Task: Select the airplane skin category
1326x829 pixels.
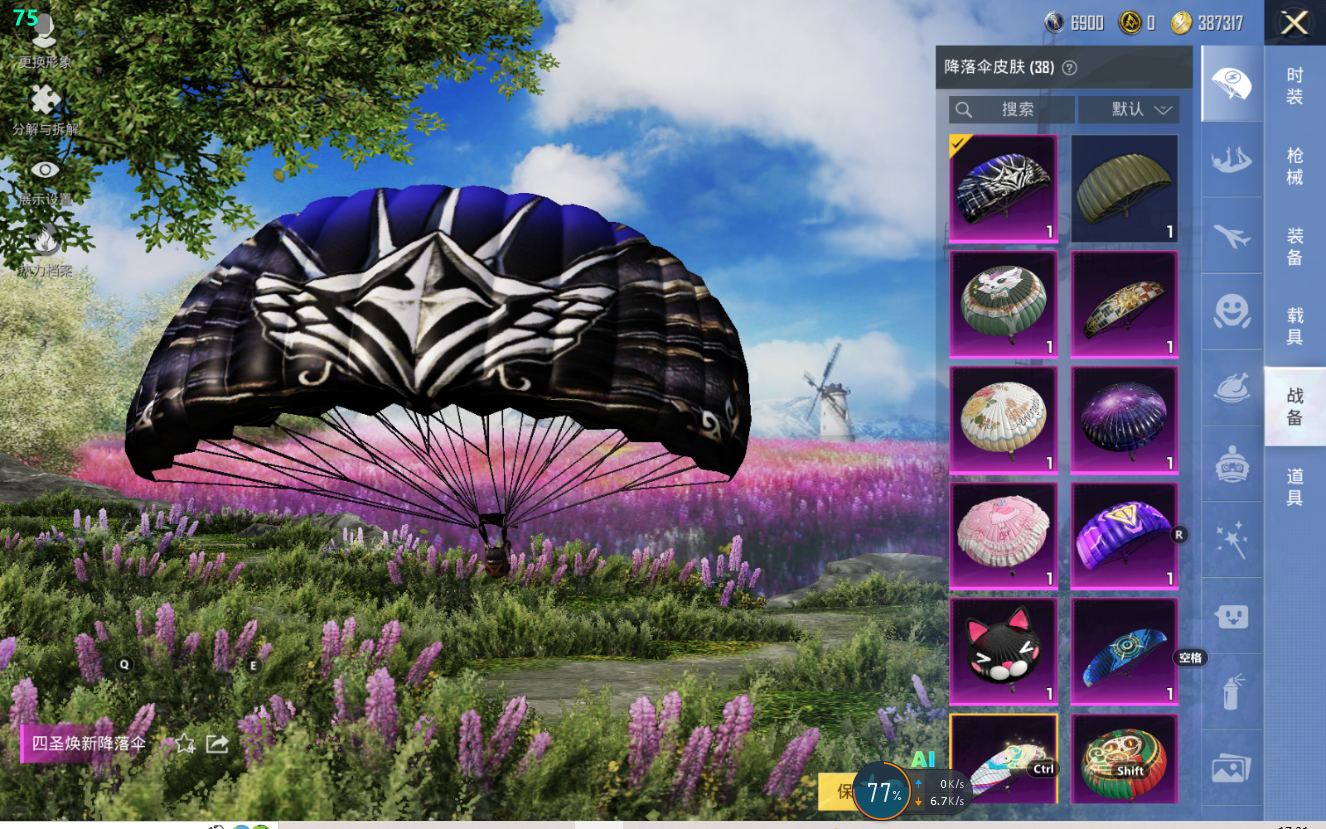Action: [1231, 236]
